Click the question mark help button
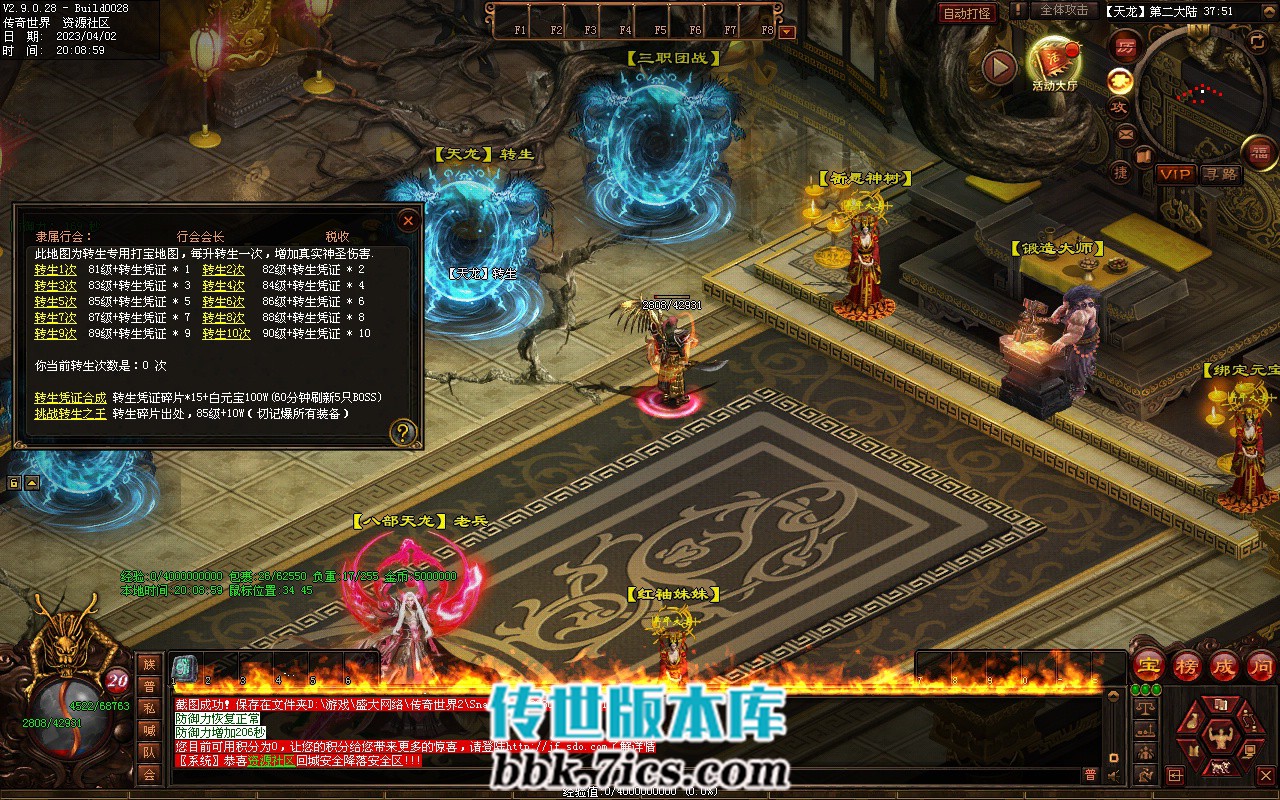The width and height of the screenshot is (1280, 800). (403, 432)
